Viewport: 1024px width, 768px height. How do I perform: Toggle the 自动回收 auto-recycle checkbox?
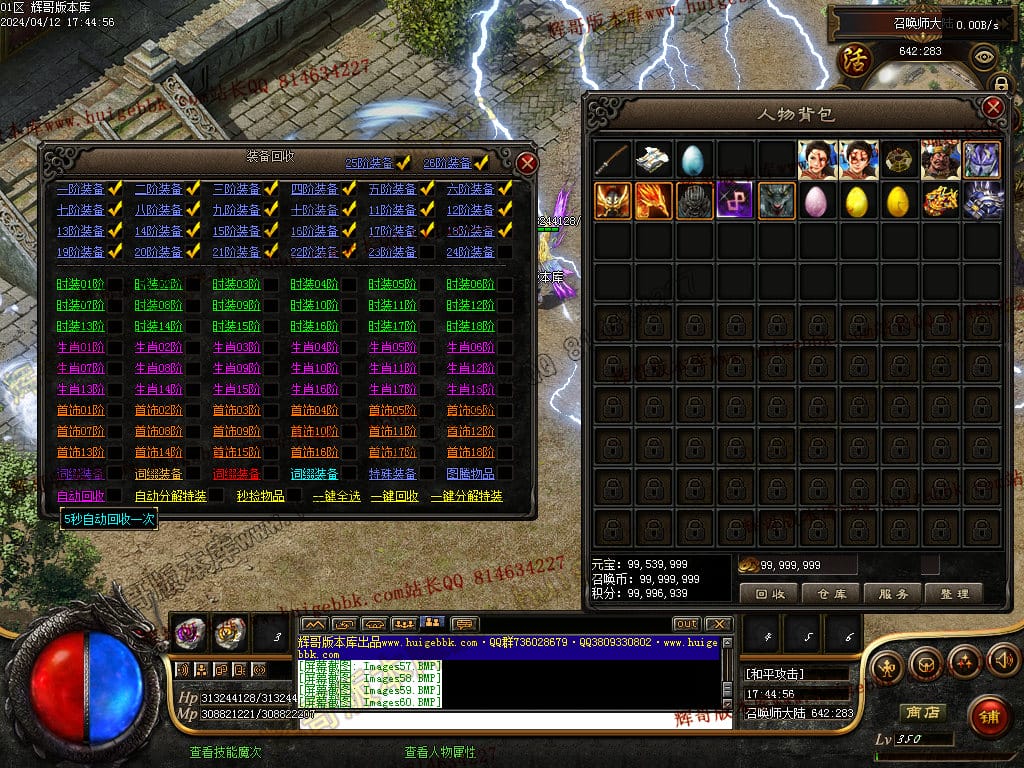(115, 496)
